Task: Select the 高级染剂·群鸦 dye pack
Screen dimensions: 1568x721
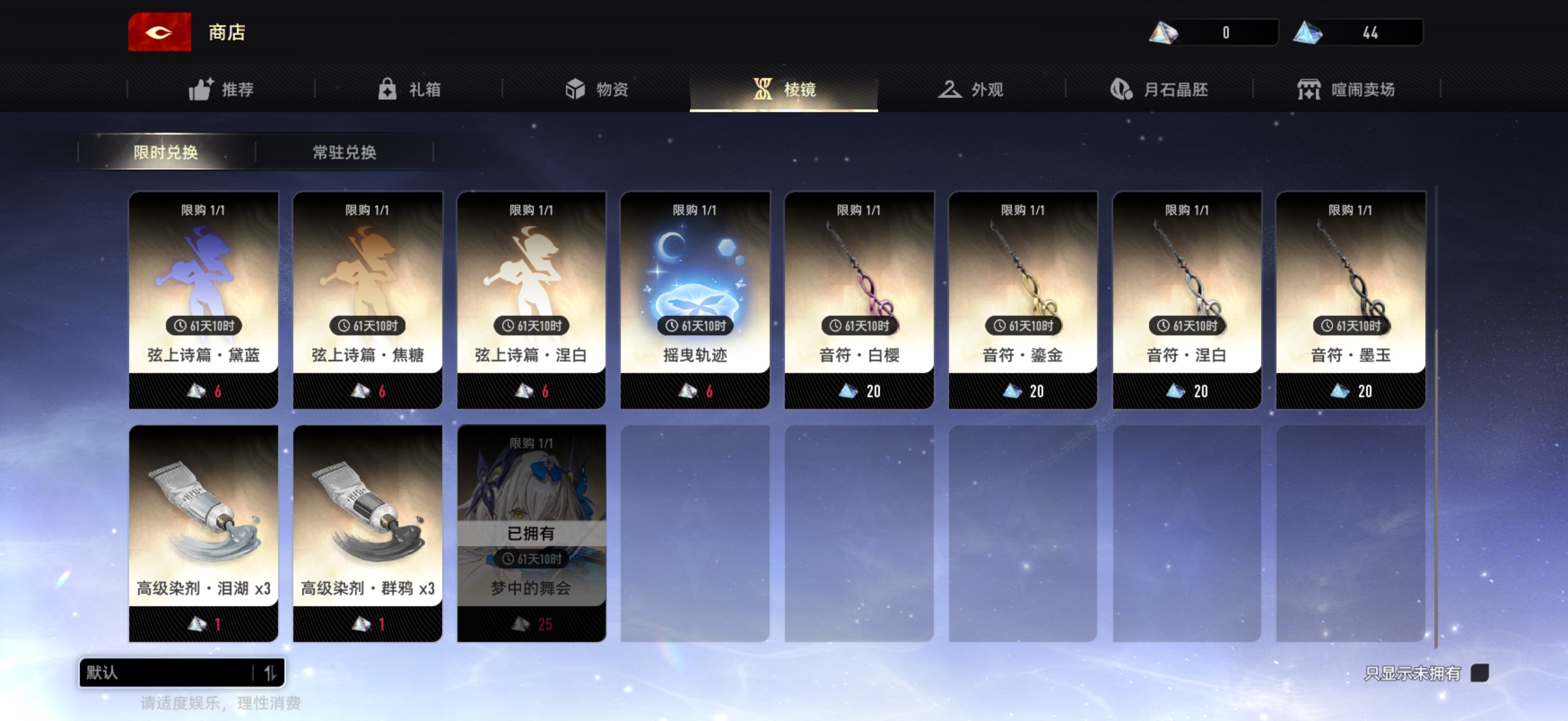Action: click(x=368, y=533)
